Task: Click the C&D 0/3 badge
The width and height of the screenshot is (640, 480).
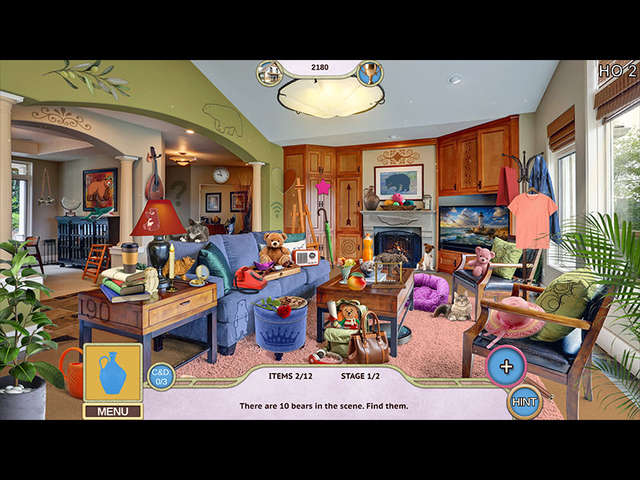Action: pyautogui.click(x=161, y=376)
